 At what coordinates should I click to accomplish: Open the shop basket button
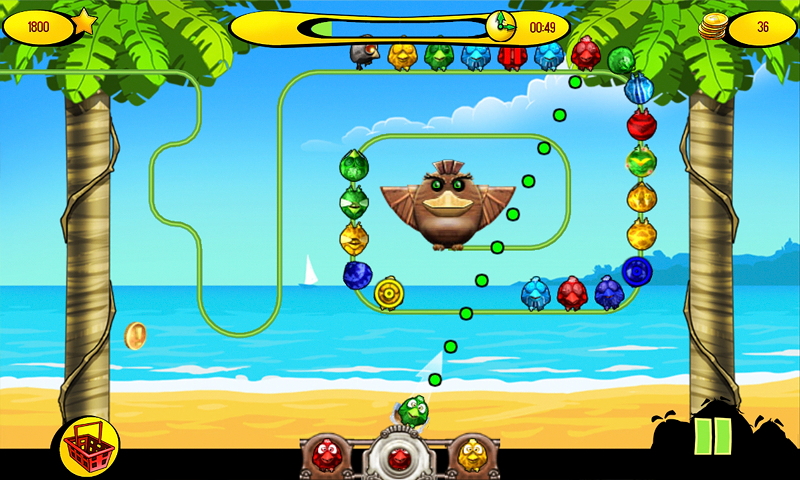point(90,445)
